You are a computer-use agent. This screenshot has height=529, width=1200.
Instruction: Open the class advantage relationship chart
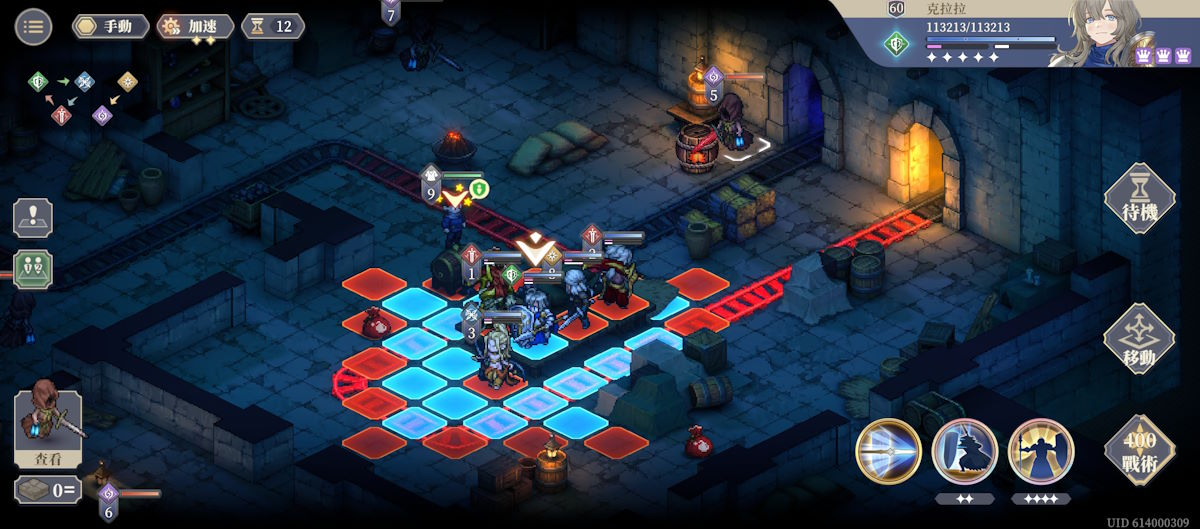coord(86,97)
